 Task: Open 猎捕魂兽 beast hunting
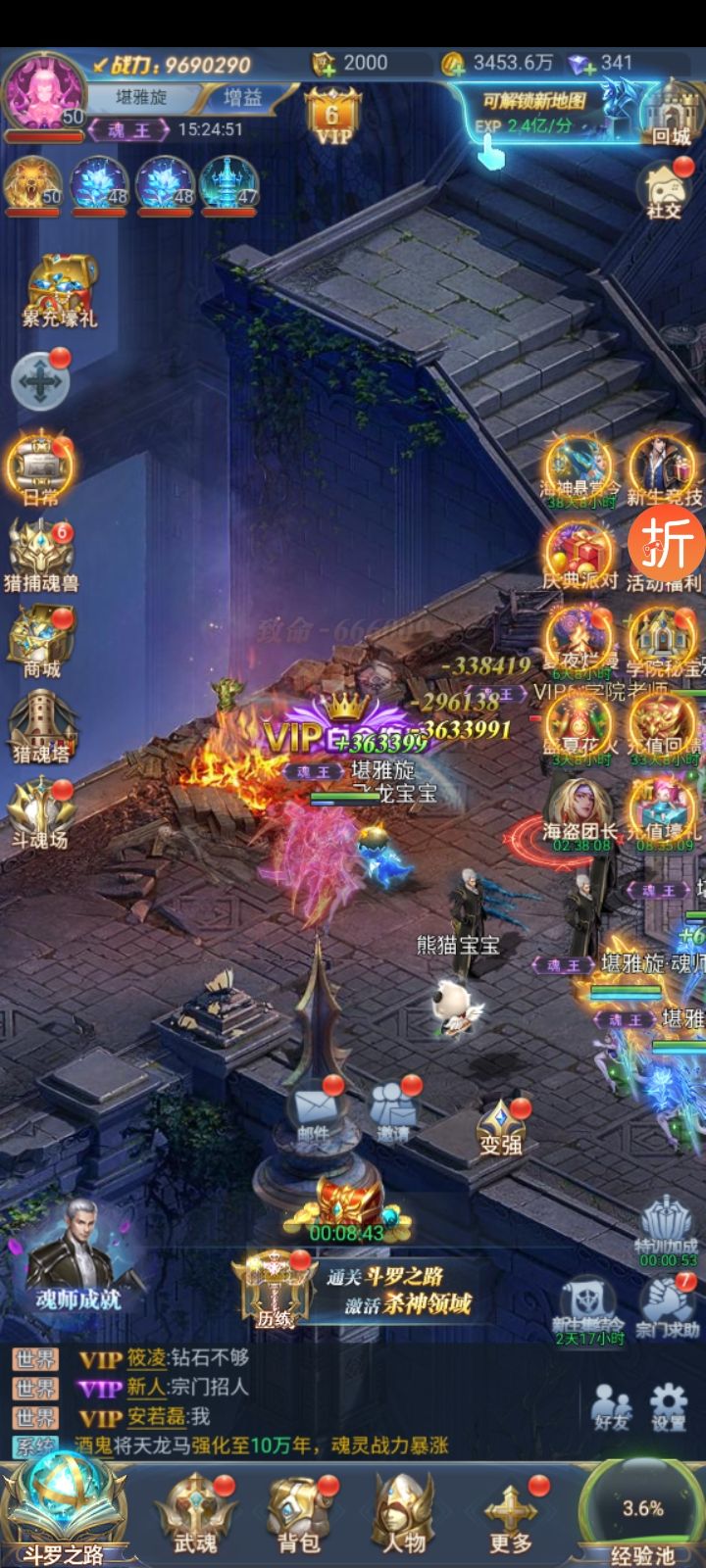pyautogui.click(x=40, y=557)
